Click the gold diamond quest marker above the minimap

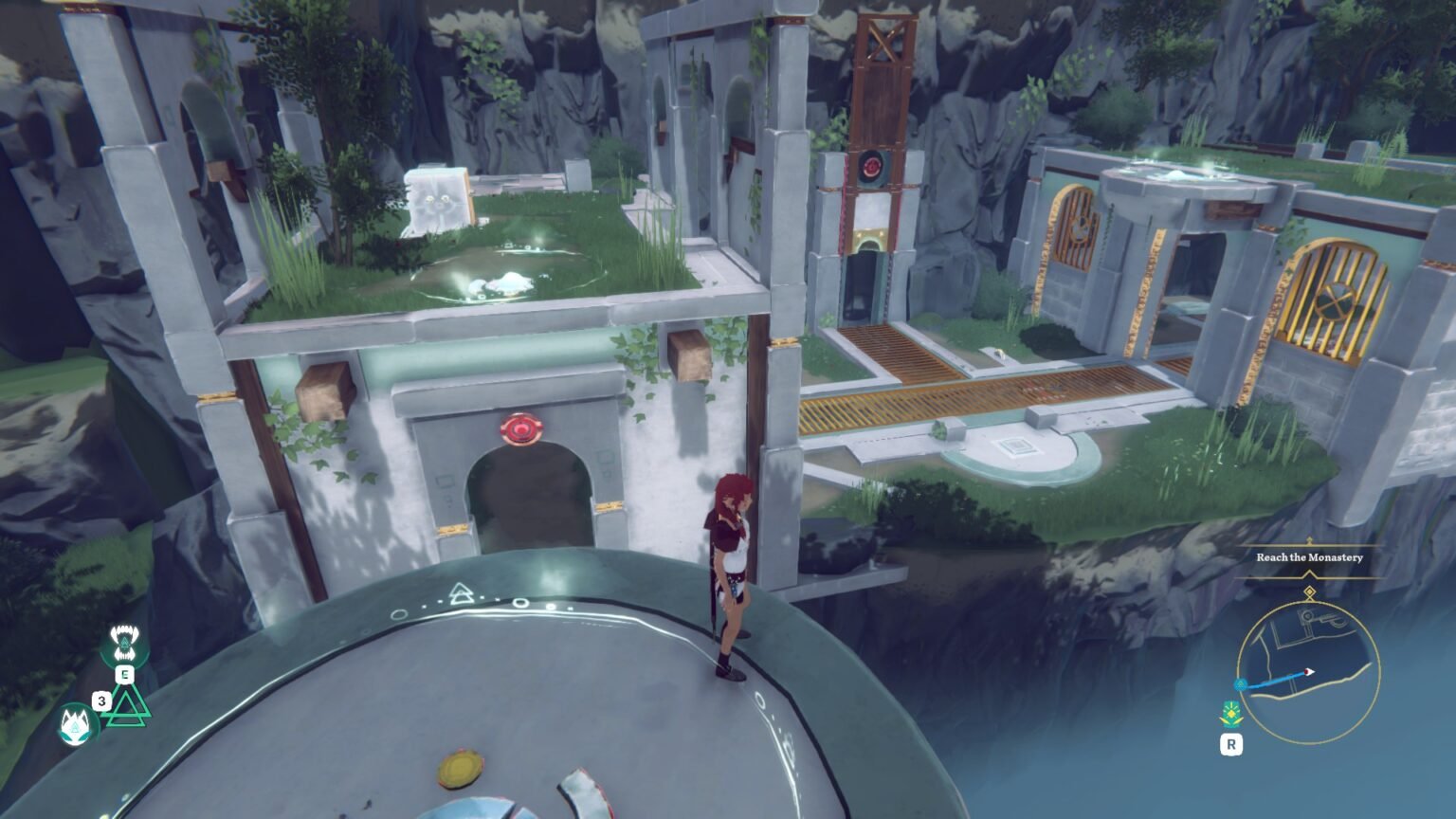[1309, 591]
